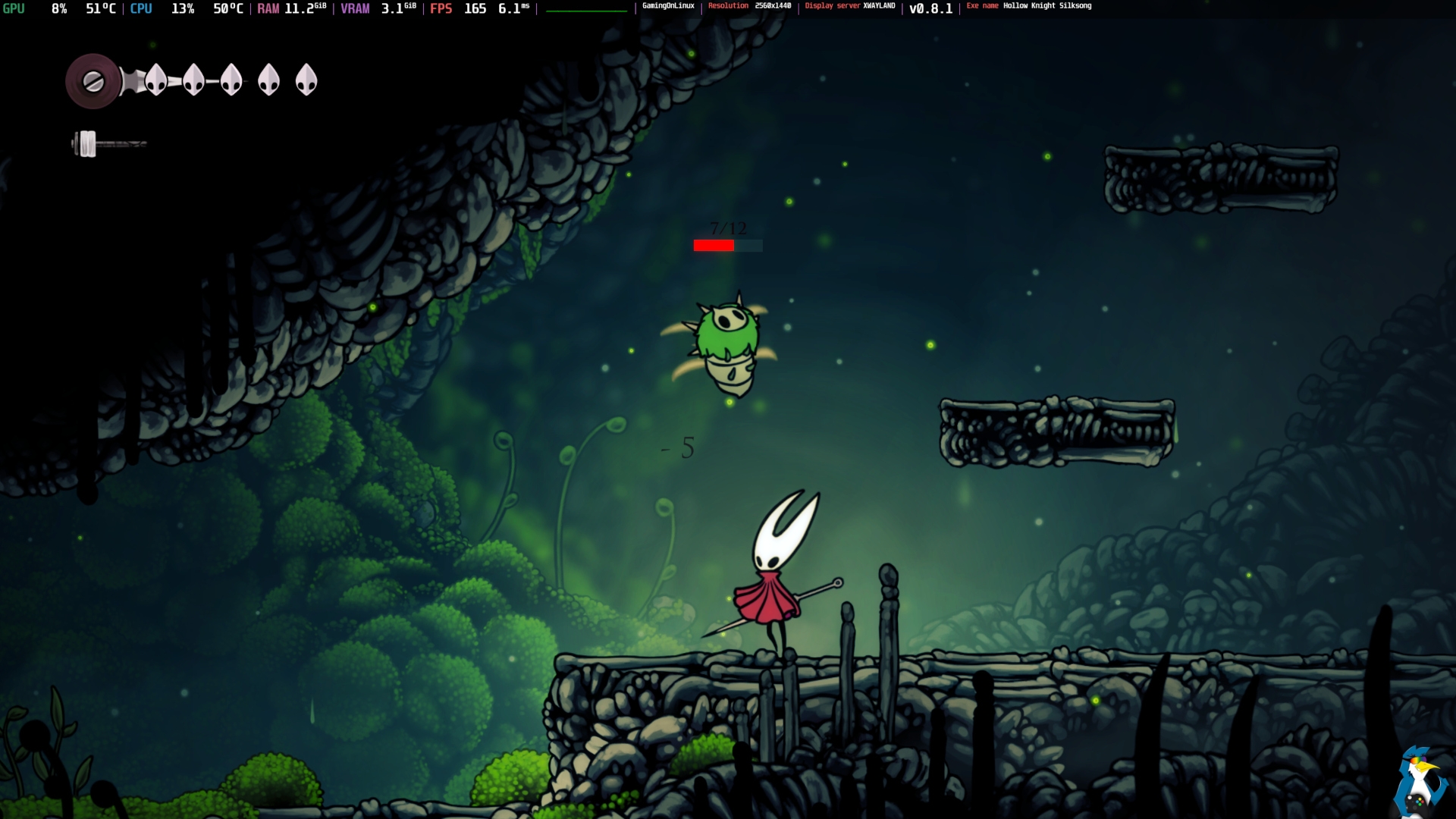The width and height of the screenshot is (1456, 819).
Task: Select the equipped tool icon below the spool
Action: point(89,143)
